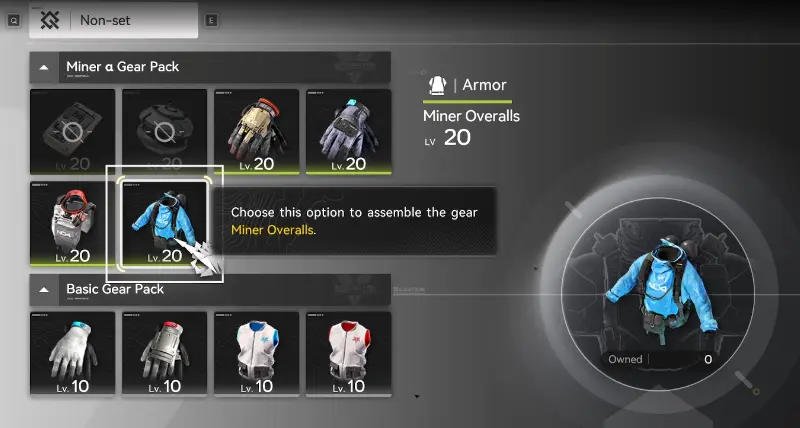Choose the white vest with blue star

257,354
